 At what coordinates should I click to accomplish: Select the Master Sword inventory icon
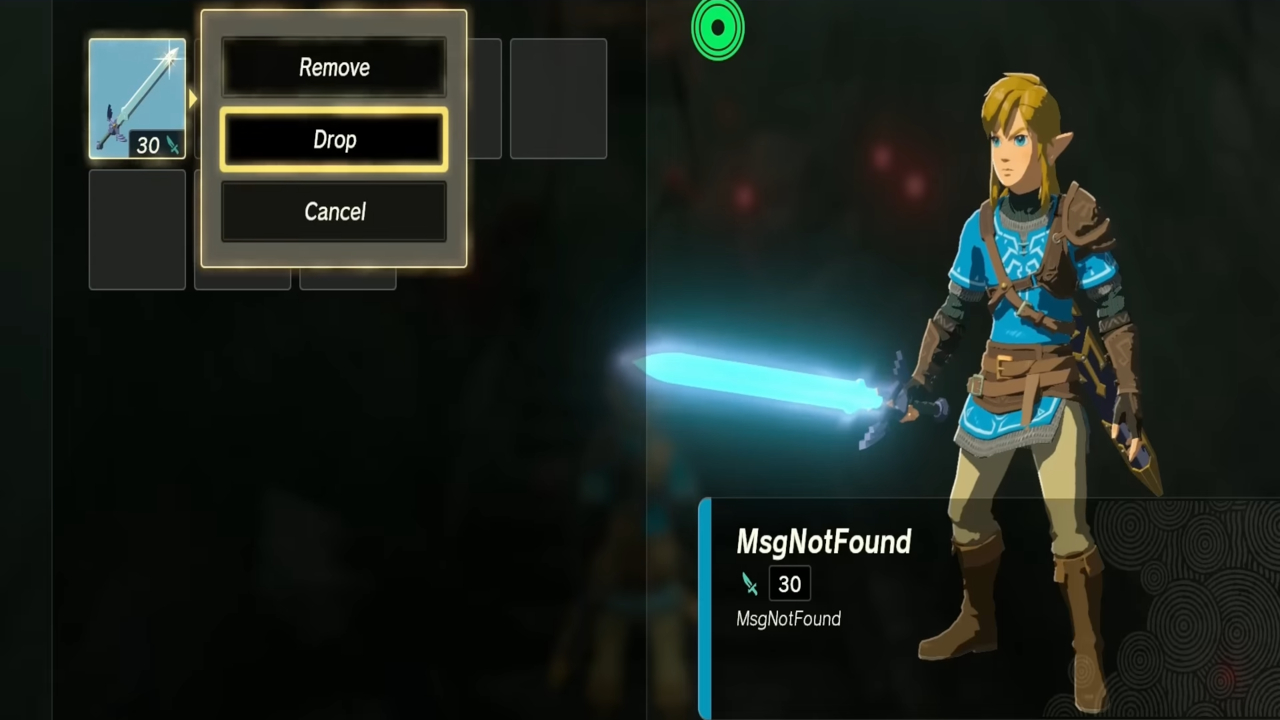click(136, 95)
